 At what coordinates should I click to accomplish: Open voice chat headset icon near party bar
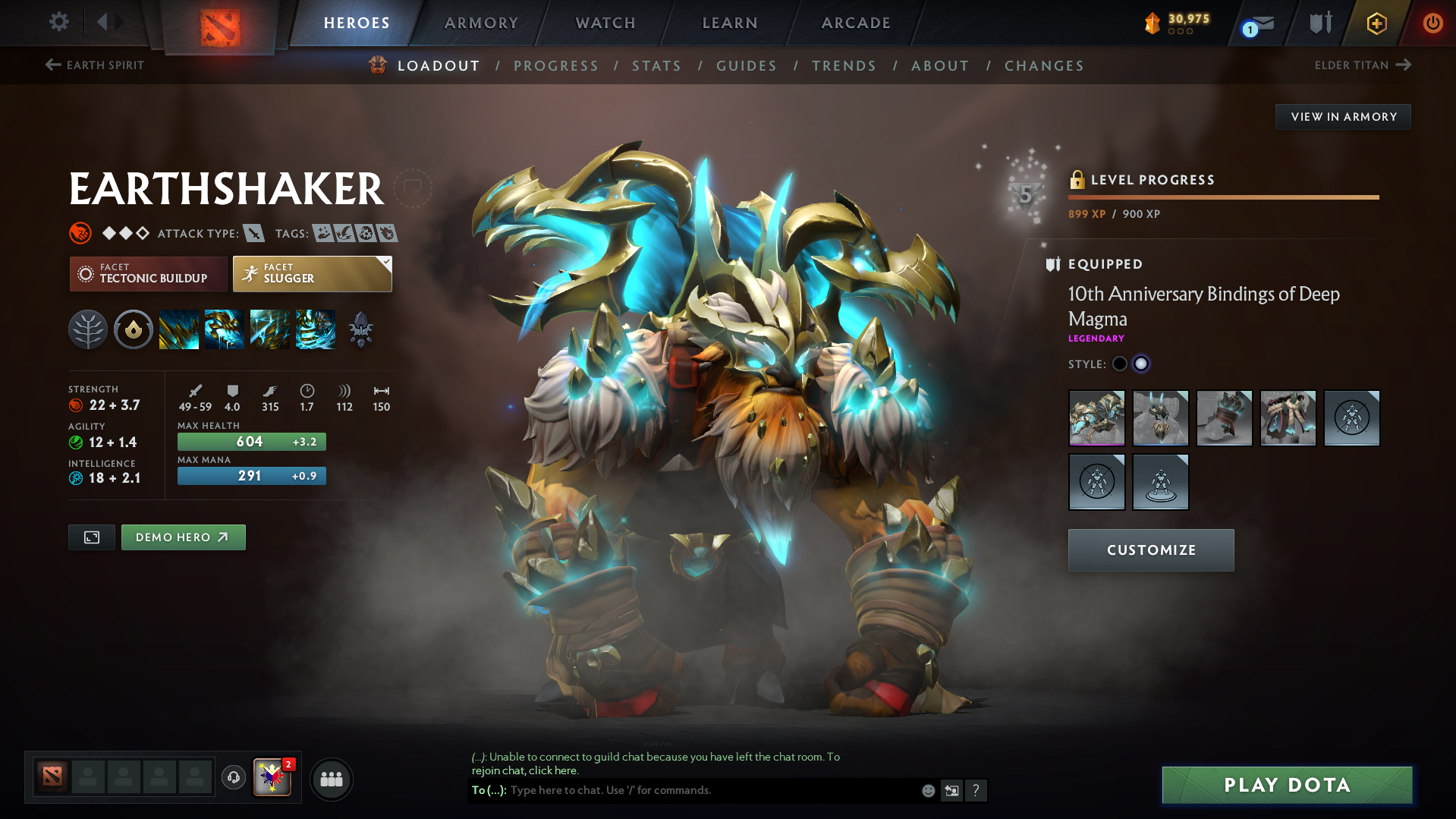(x=233, y=778)
